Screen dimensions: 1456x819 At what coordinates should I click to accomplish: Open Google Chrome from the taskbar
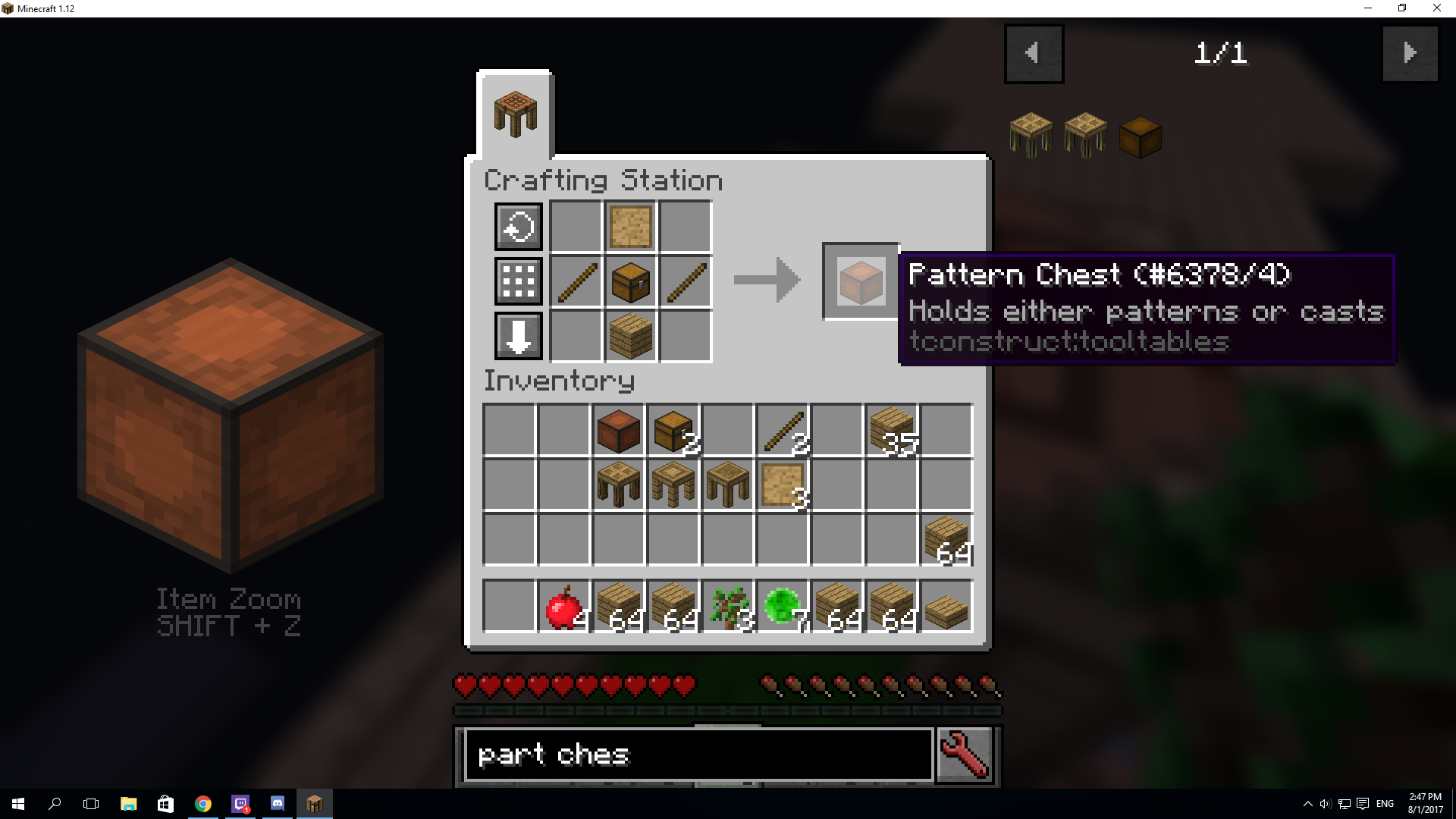[x=202, y=803]
